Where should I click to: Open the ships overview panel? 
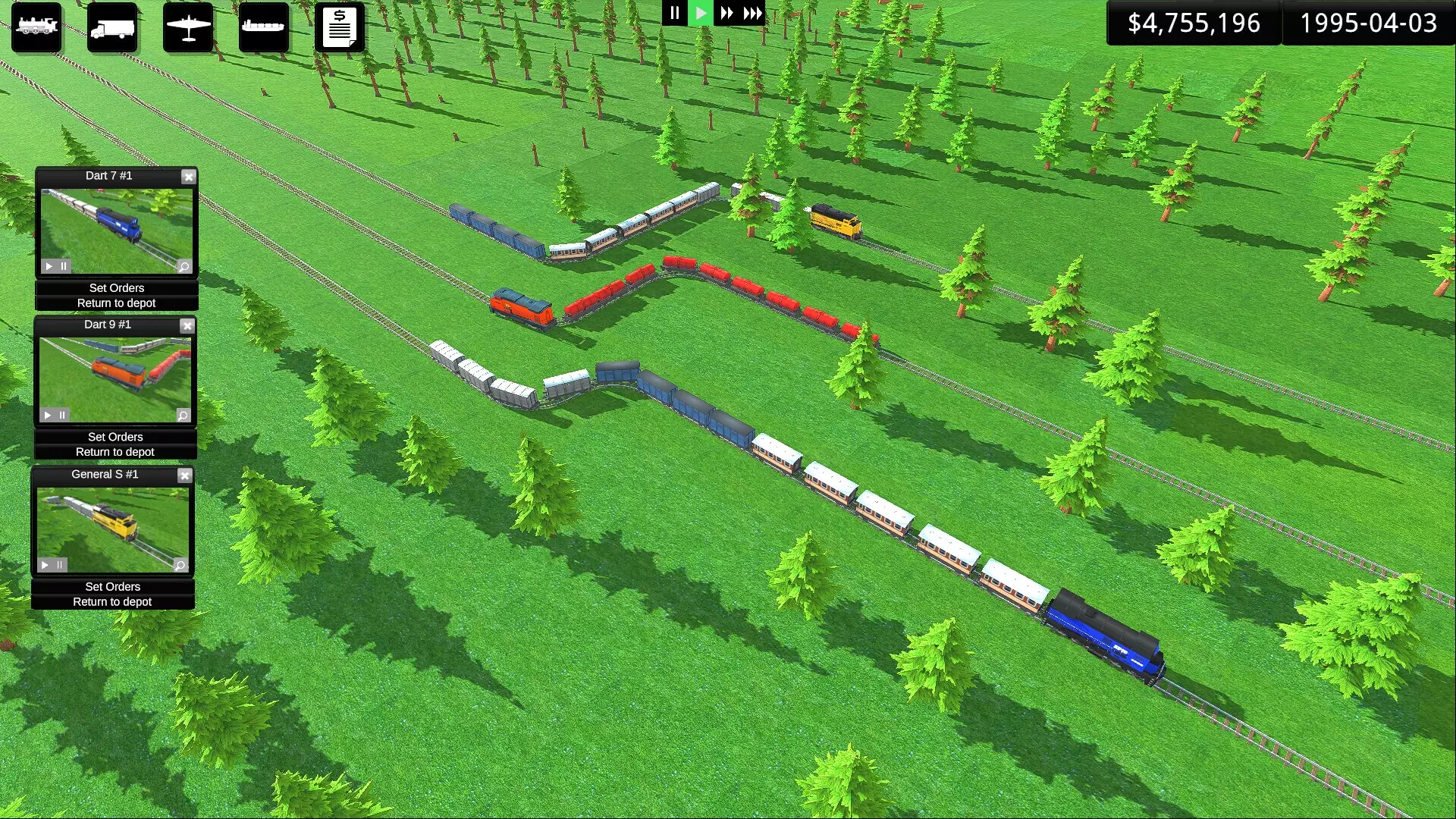pos(264,27)
